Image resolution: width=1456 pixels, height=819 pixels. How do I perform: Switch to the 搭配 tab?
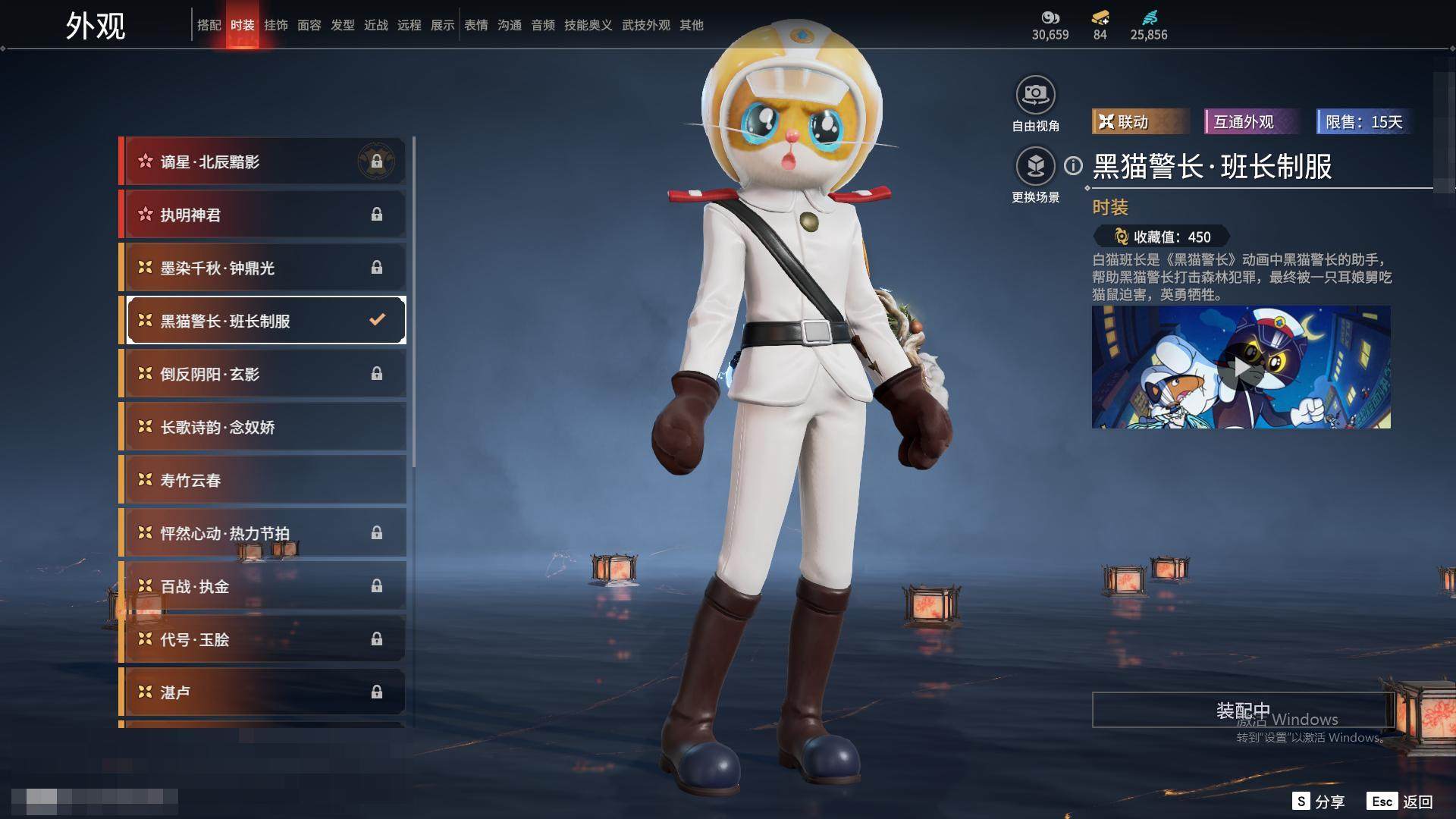point(209,25)
